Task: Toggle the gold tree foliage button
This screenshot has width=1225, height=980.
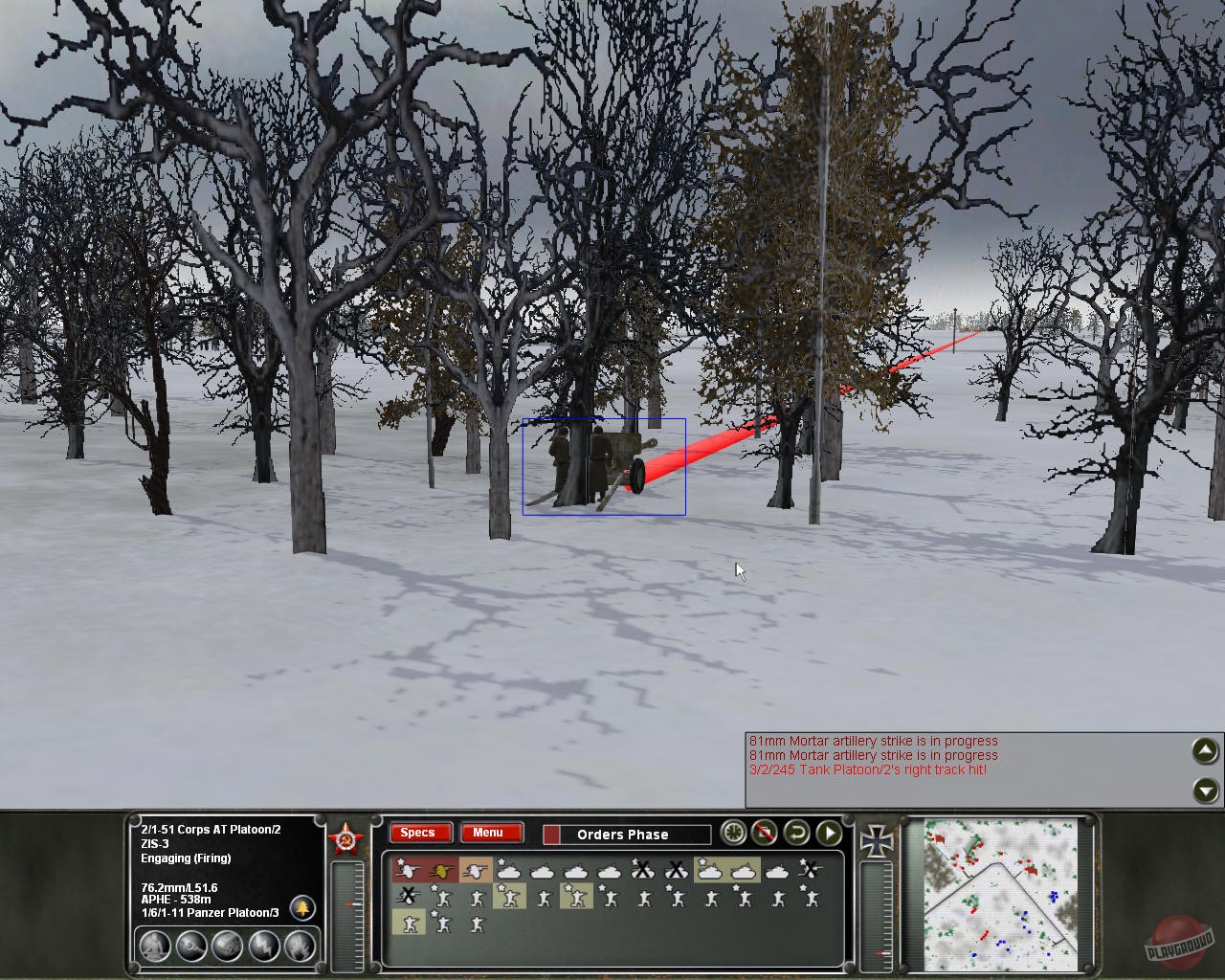Action: tap(303, 909)
